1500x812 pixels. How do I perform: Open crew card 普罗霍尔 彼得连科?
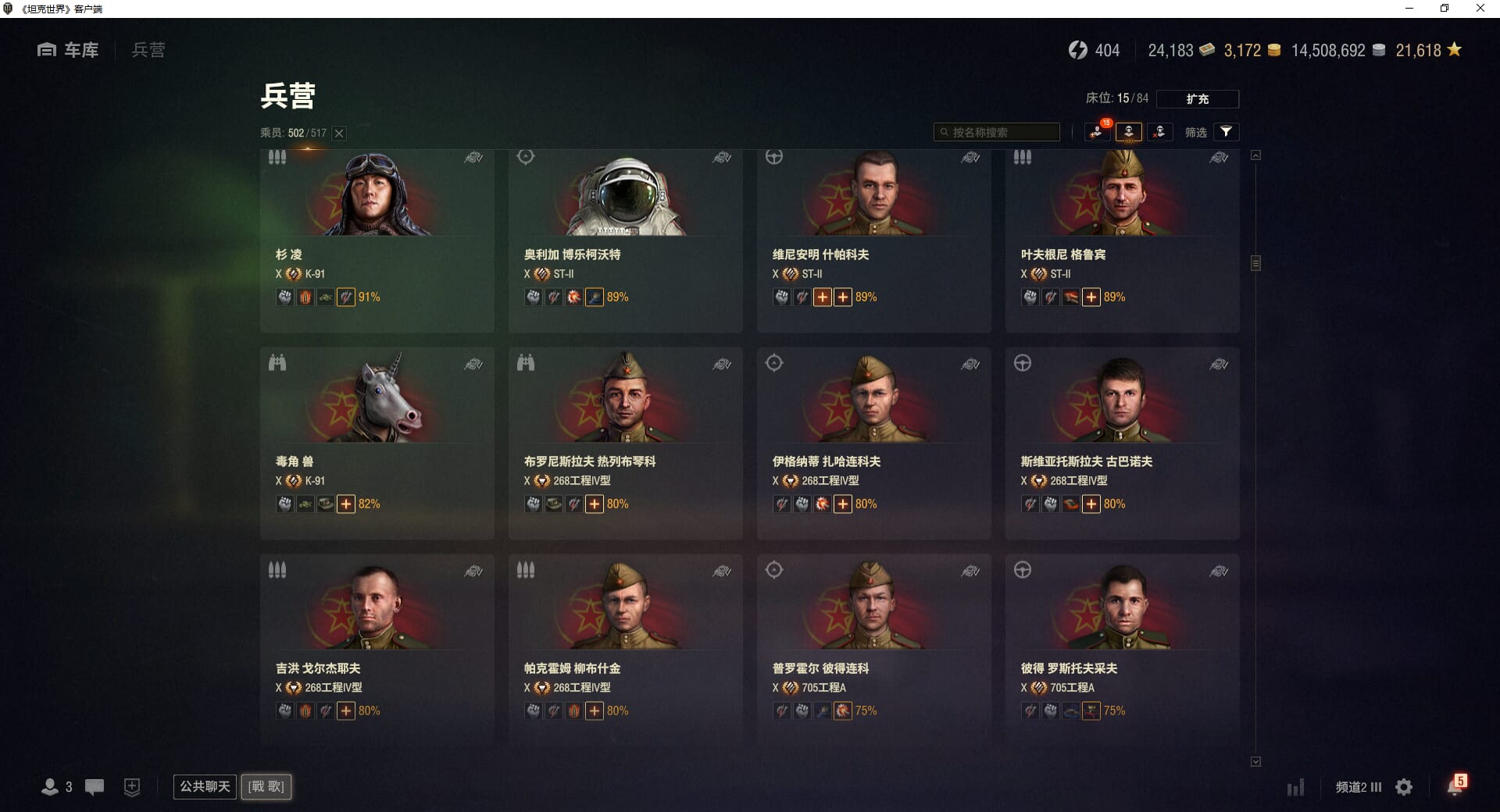point(873,650)
